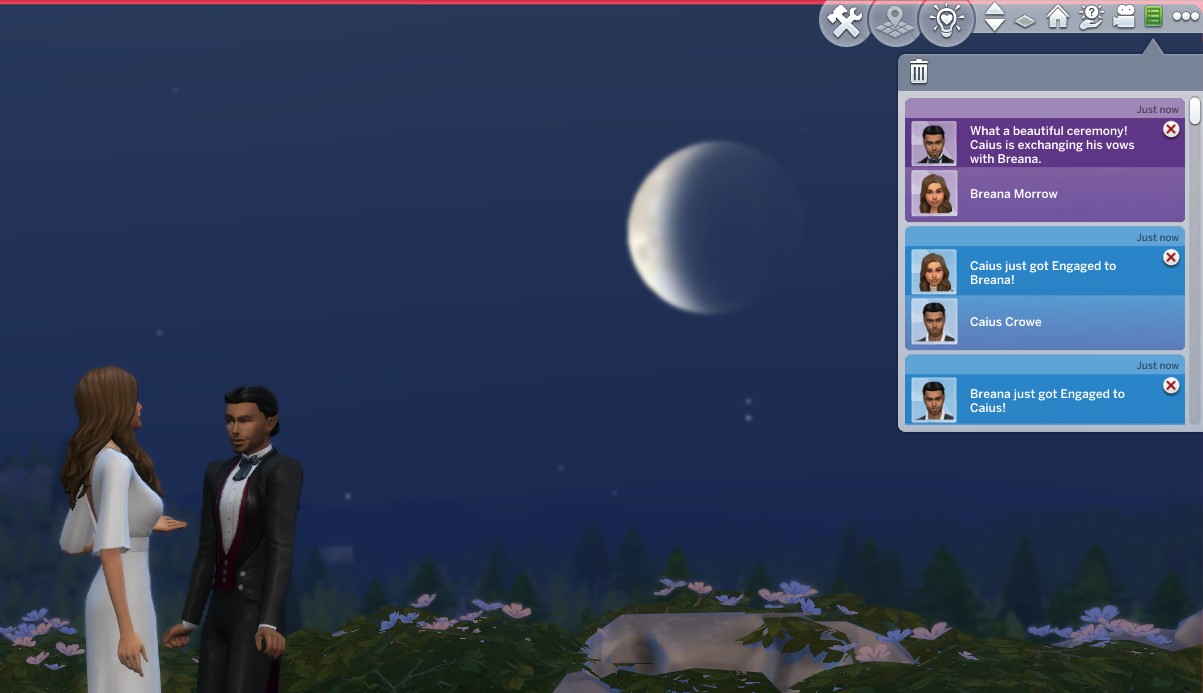Open the lightbulb-heart discovery button

pyautogui.click(x=945, y=21)
